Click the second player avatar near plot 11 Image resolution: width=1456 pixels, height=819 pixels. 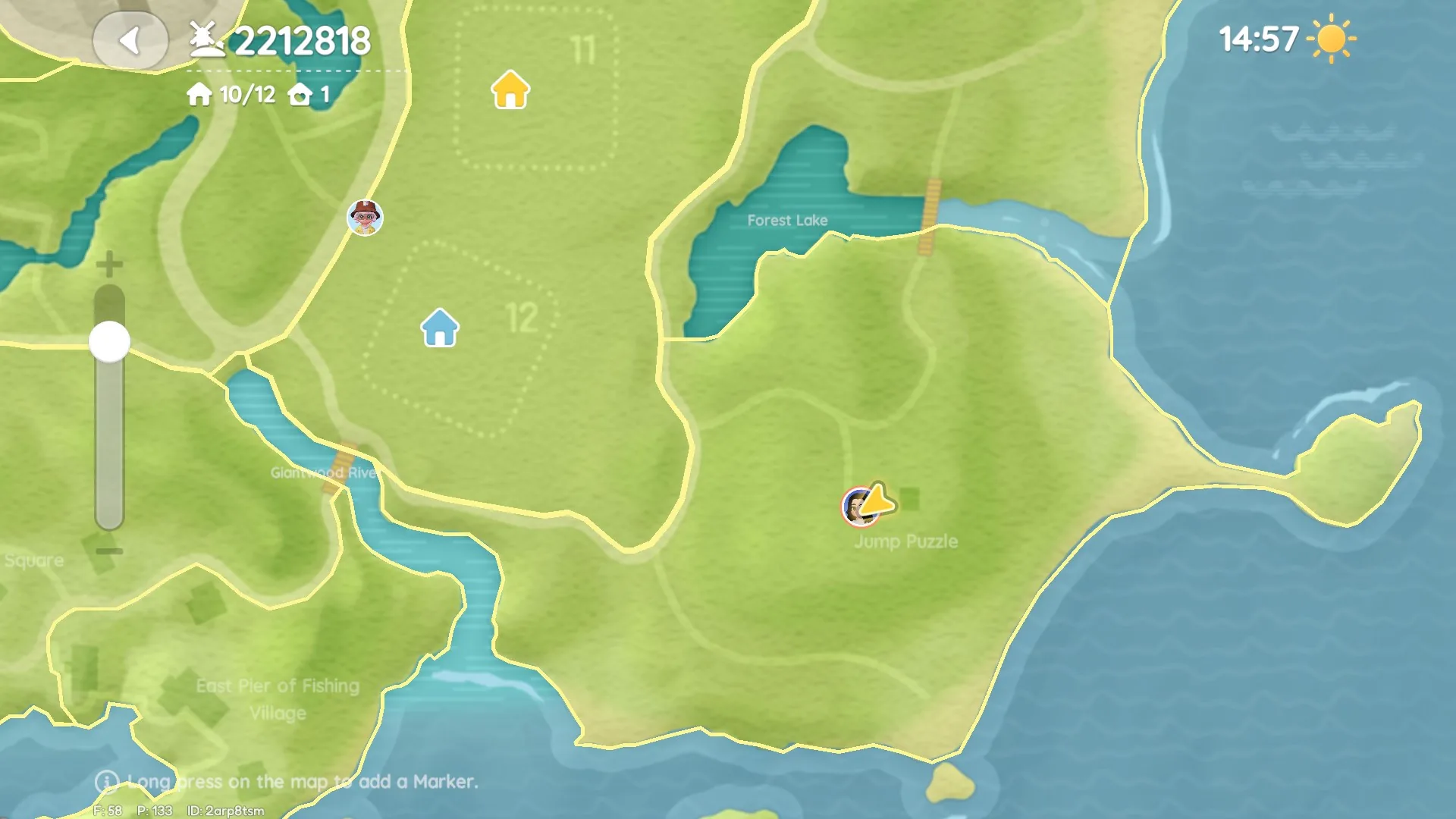coord(366,218)
